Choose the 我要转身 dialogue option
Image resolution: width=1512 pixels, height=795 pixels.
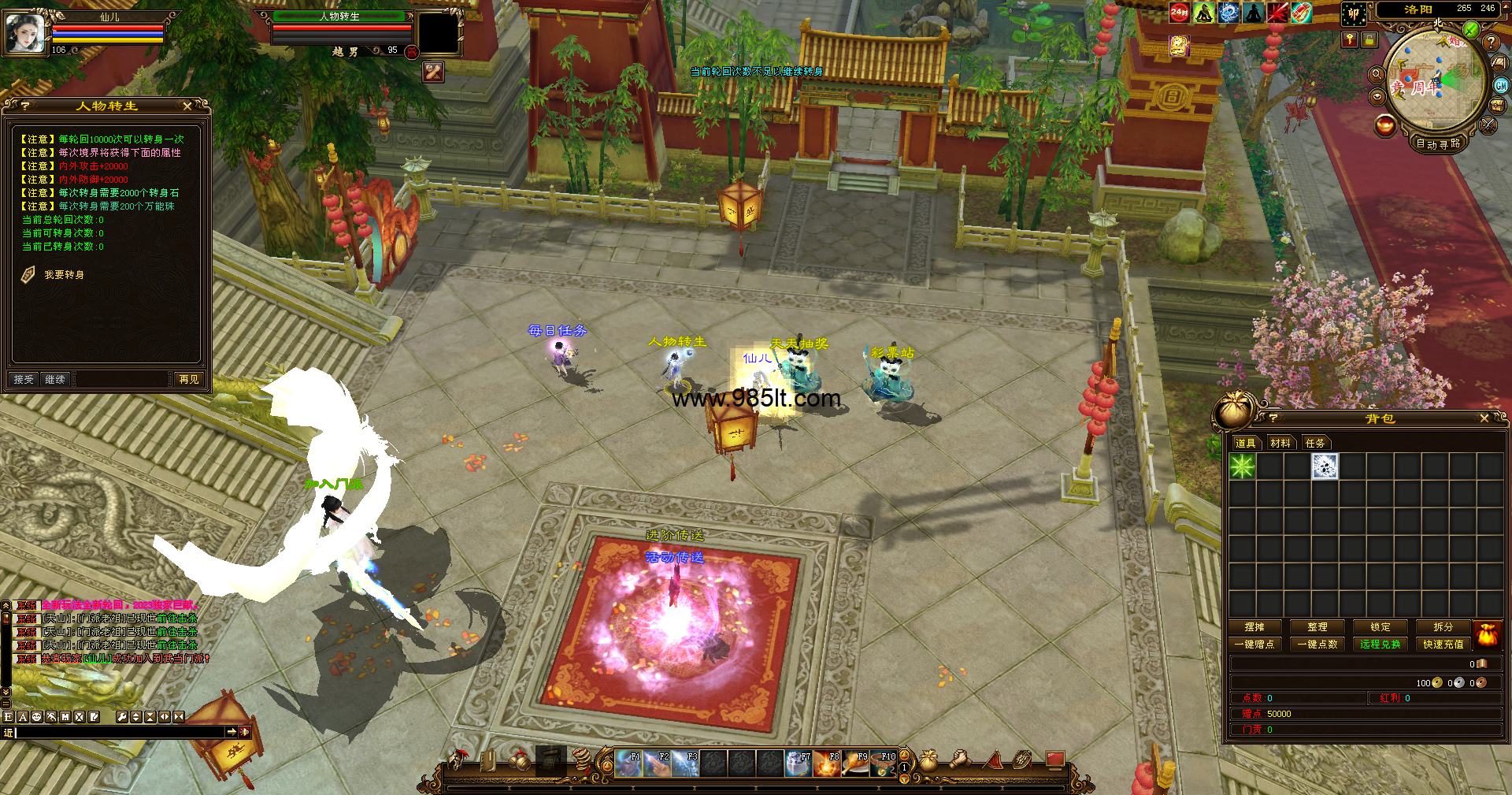point(64,275)
